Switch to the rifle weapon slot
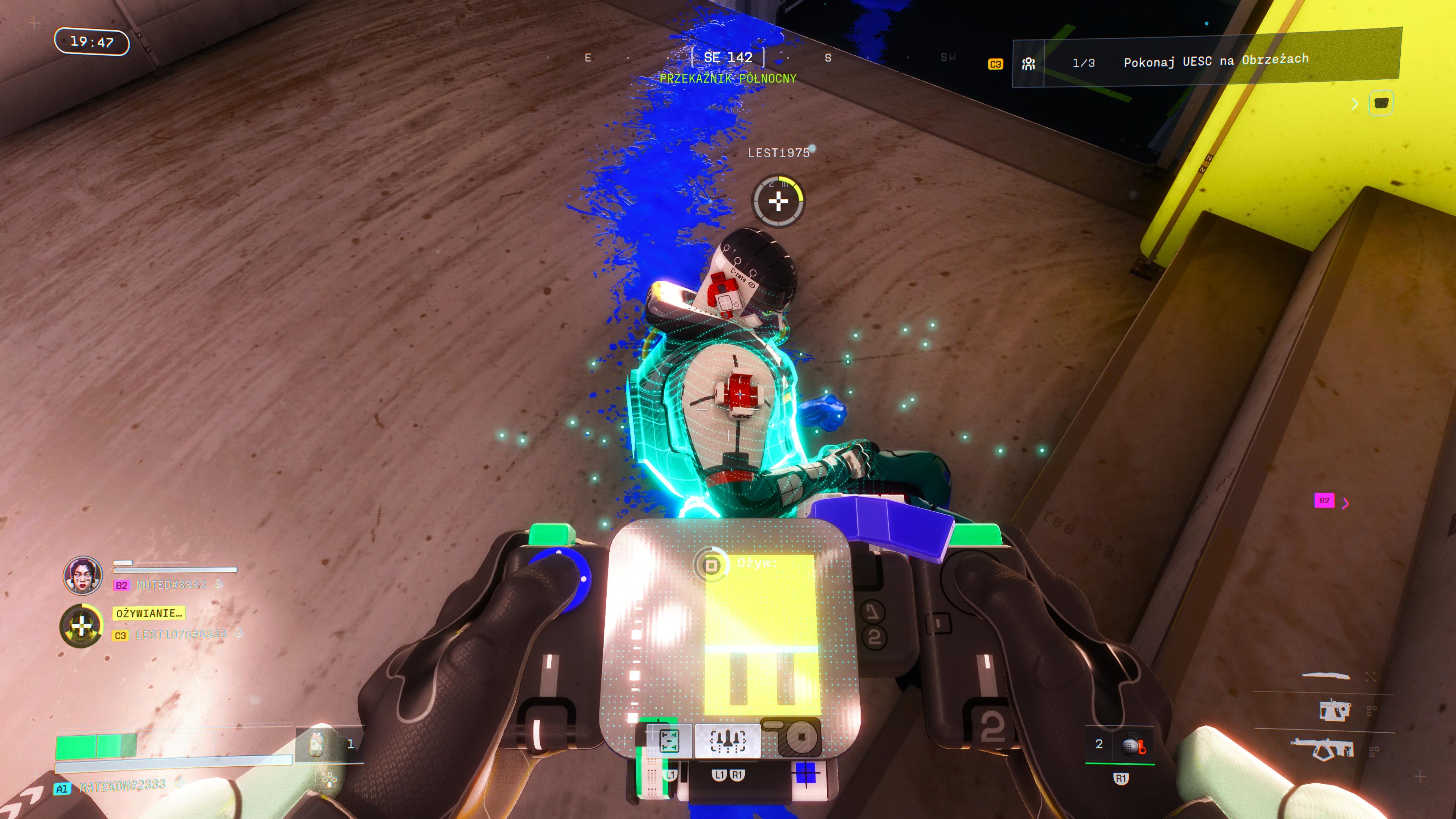The image size is (1456, 819). 1323,749
